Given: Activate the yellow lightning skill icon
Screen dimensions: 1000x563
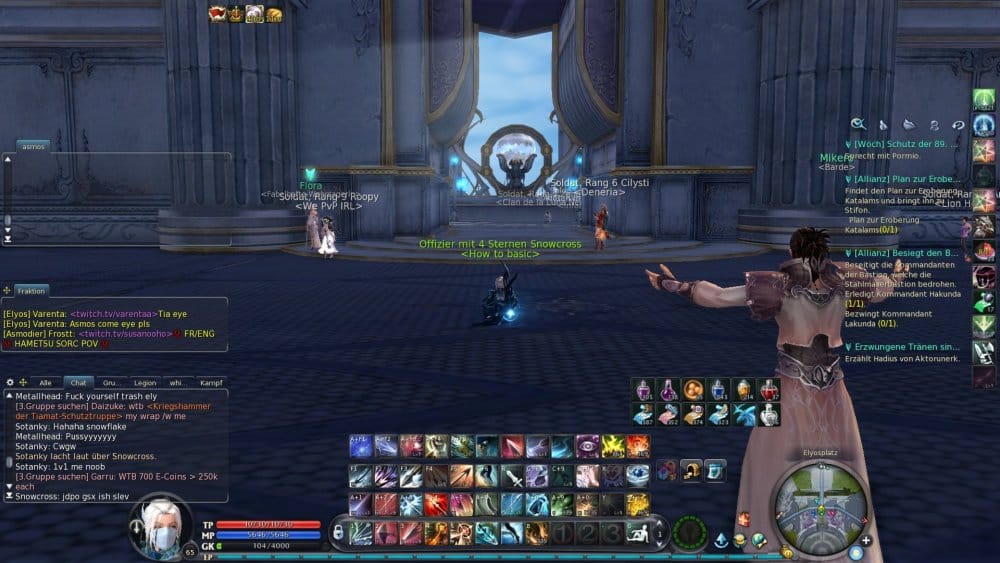Looking at the screenshot, I should tap(612, 446).
